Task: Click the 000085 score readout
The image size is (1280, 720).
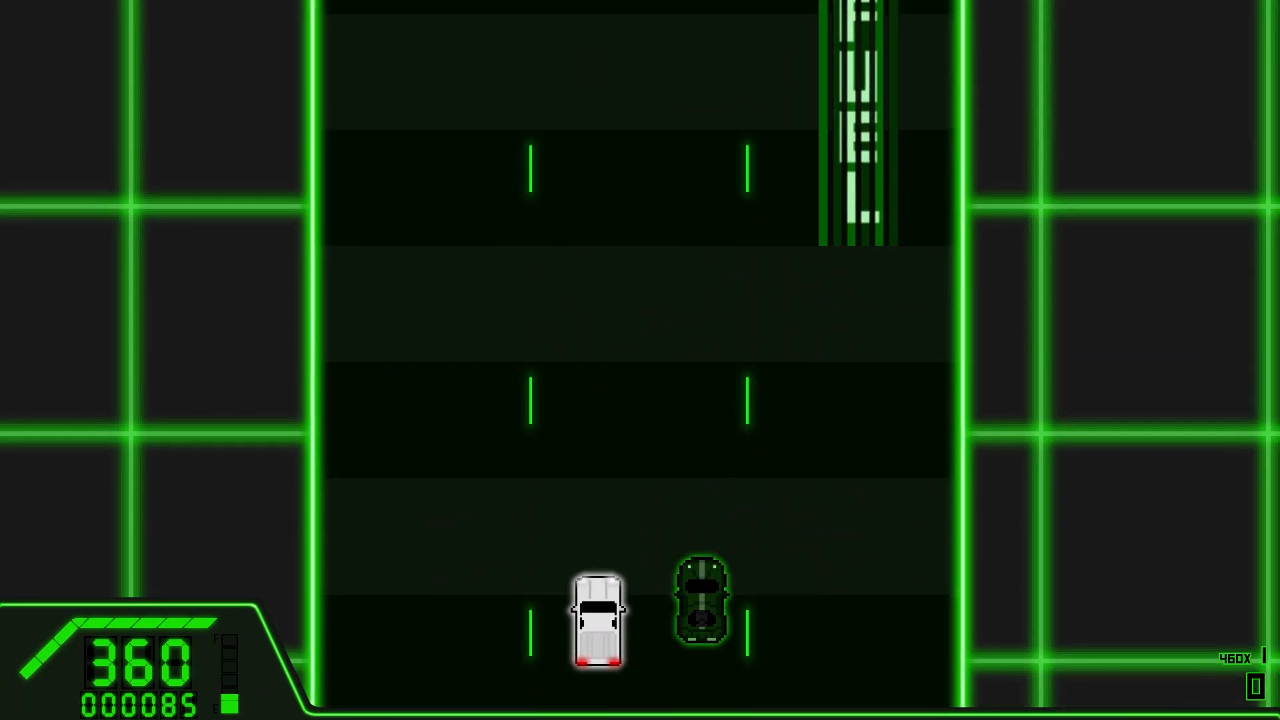Action: 137,703
